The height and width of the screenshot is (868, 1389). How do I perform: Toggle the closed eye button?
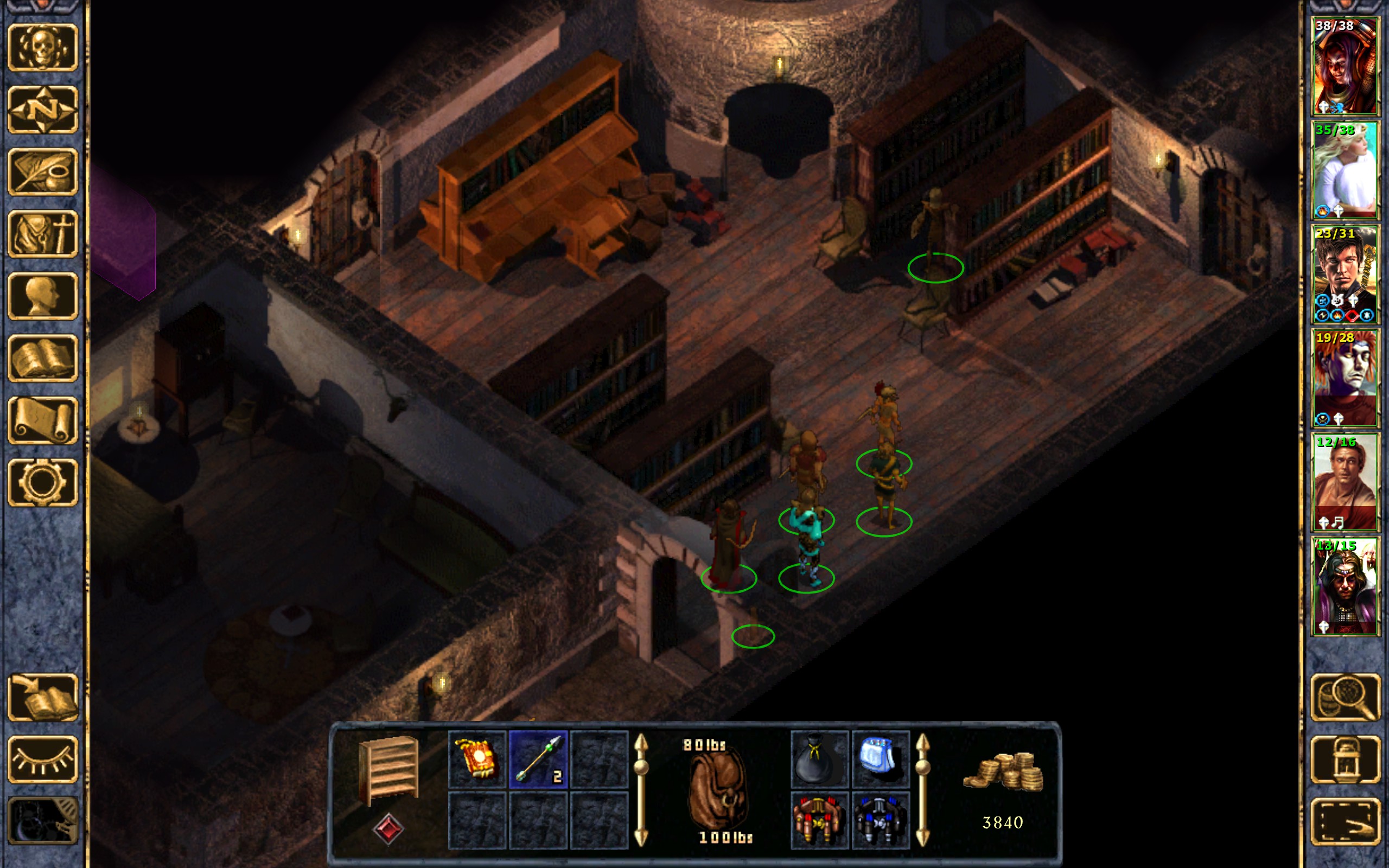[x=42, y=759]
